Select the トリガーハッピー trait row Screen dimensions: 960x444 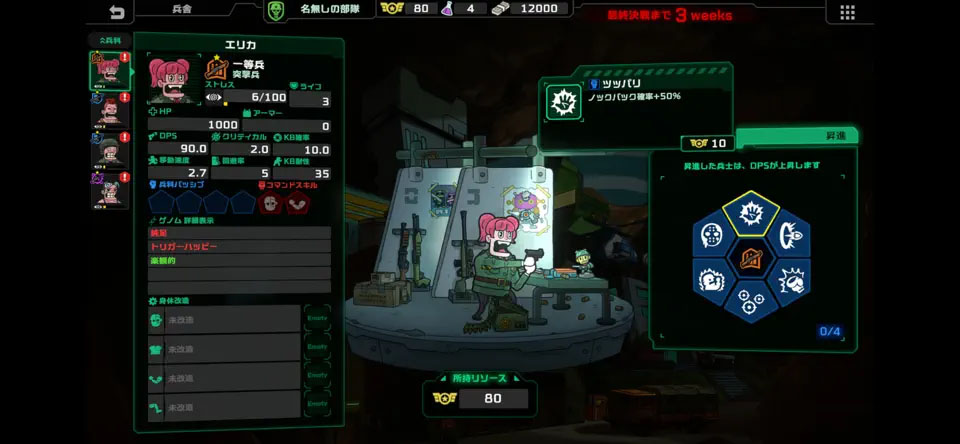[x=238, y=246]
